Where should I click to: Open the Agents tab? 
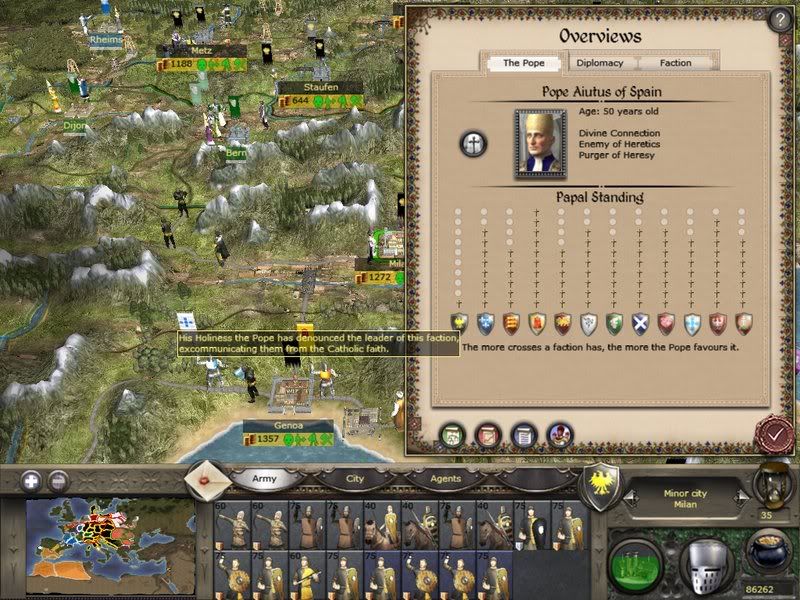[446, 479]
